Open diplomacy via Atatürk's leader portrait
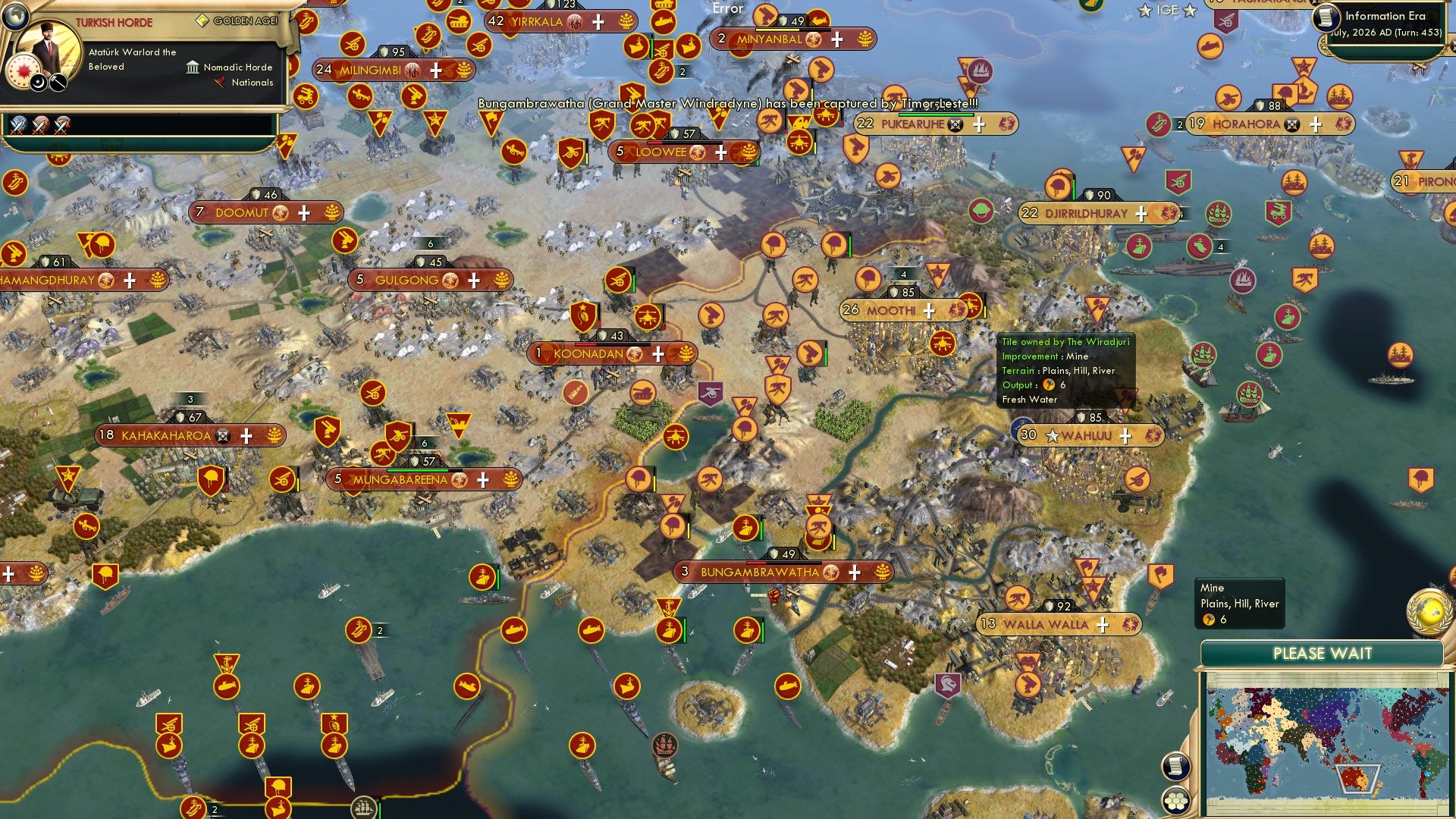1456x819 pixels. [x=47, y=44]
